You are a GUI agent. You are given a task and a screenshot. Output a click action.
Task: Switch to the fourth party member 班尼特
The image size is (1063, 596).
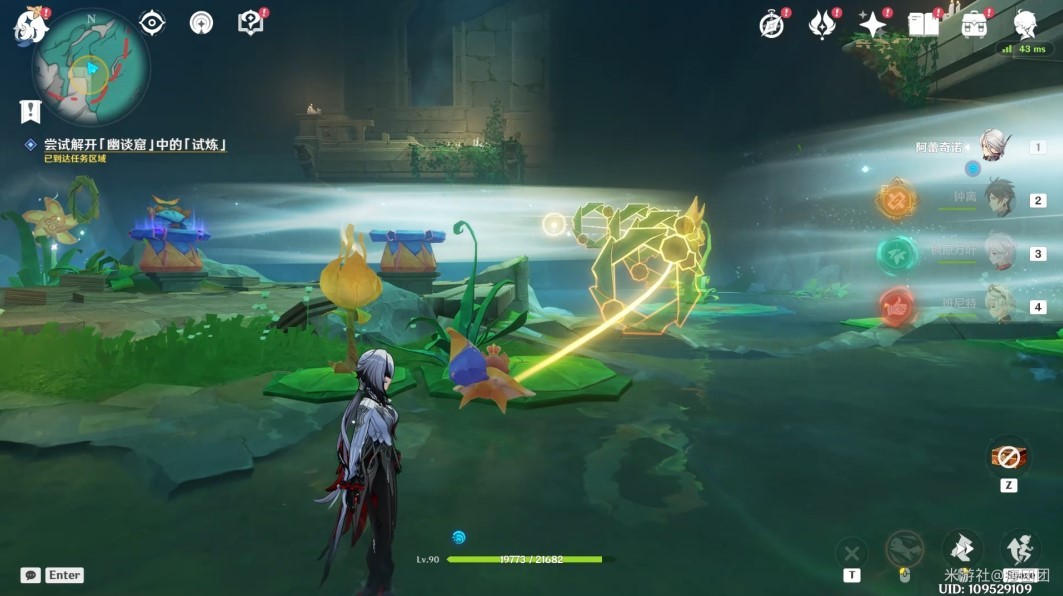pos(998,305)
